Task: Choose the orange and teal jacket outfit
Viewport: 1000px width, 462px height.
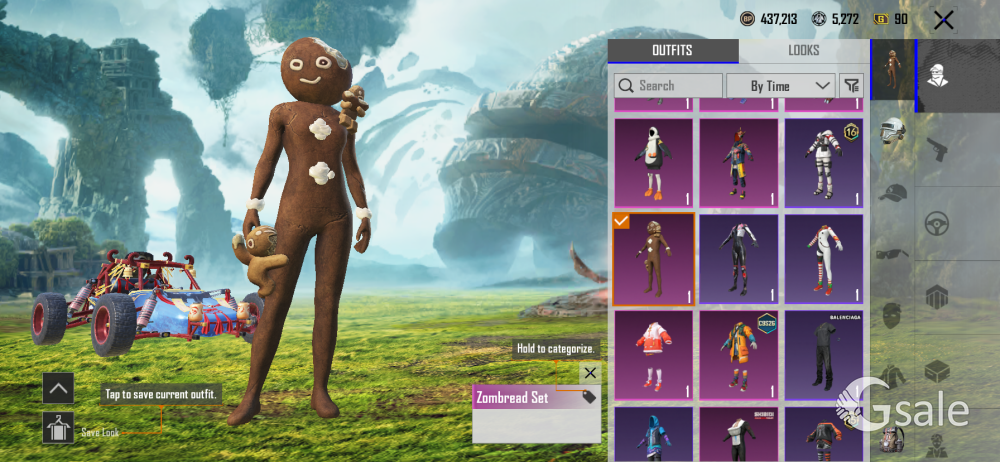Action: (x=738, y=353)
